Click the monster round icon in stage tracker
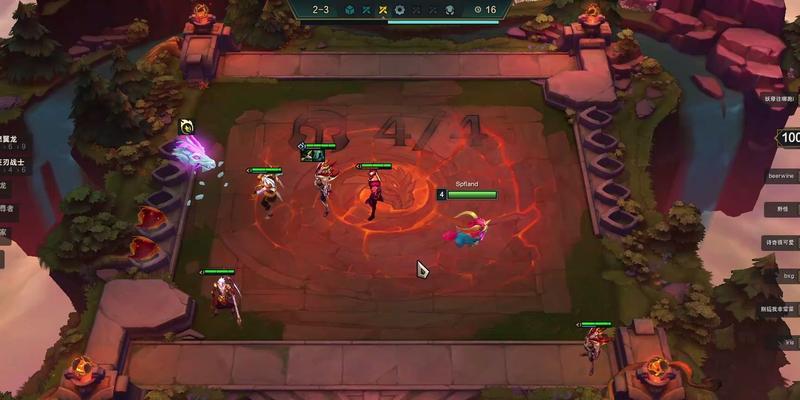800x400 pixels. (x=450, y=10)
